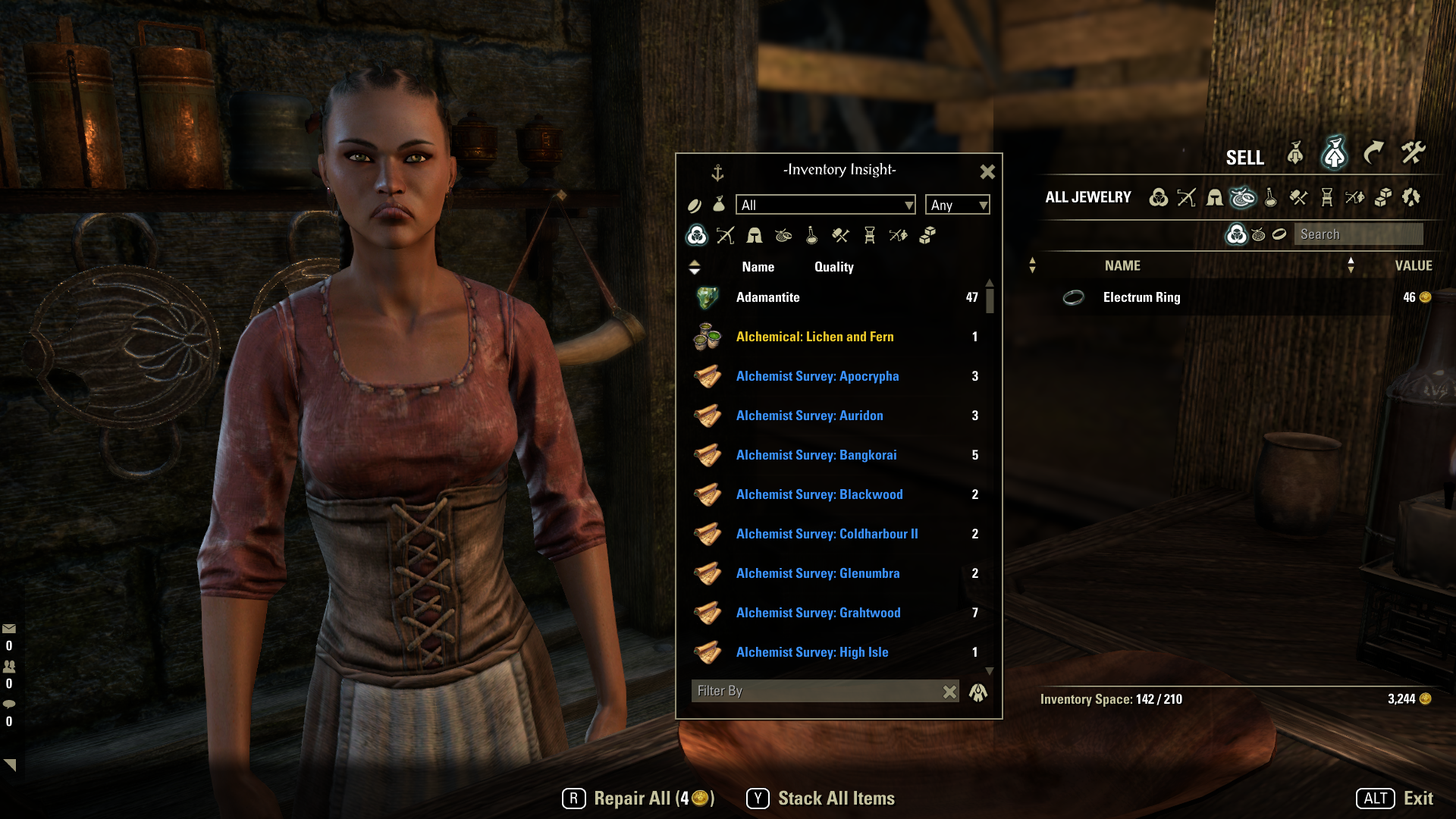Close the Inventory Insight window

coord(987,172)
